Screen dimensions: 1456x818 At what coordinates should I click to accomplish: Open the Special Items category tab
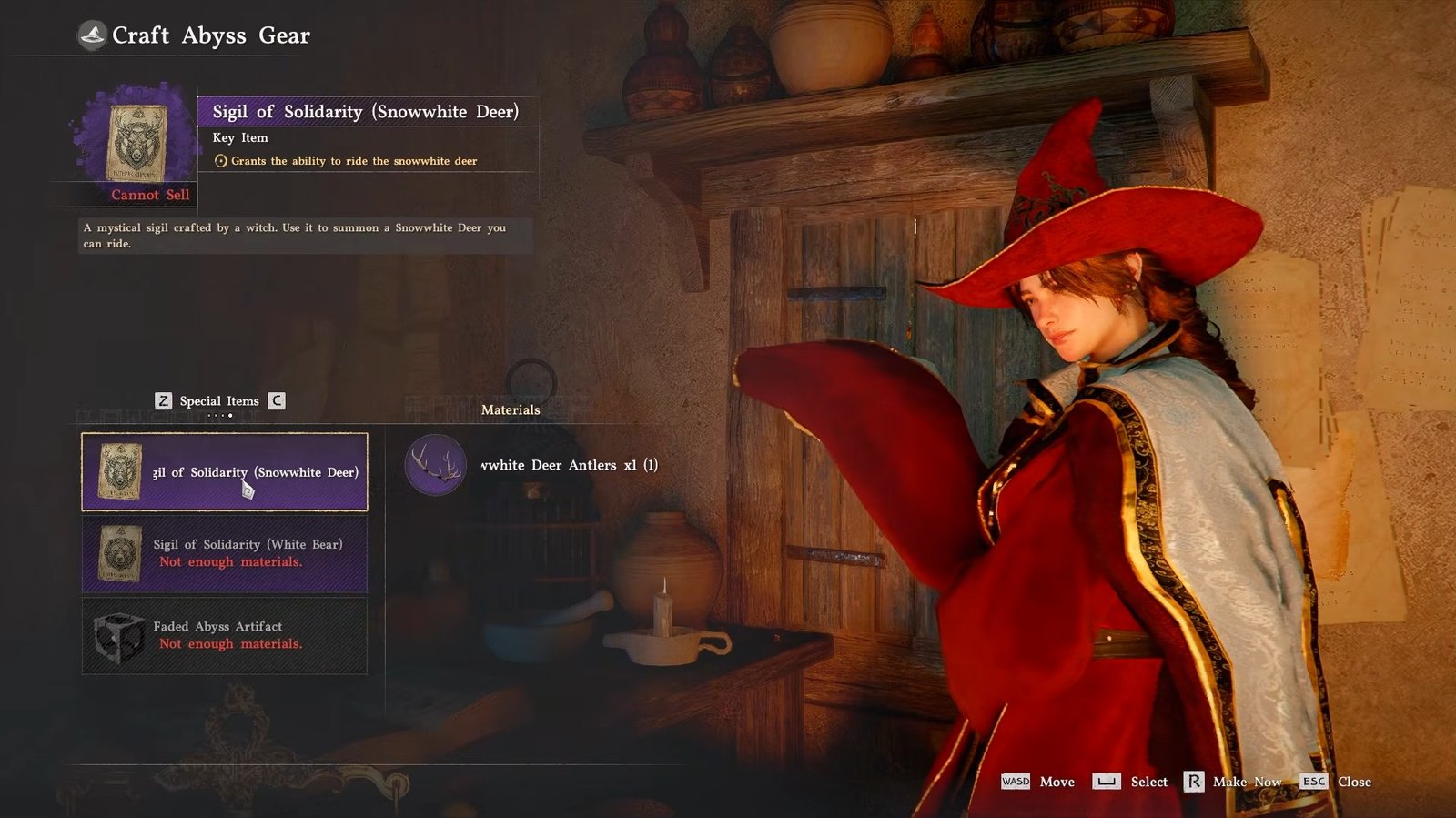219,401
